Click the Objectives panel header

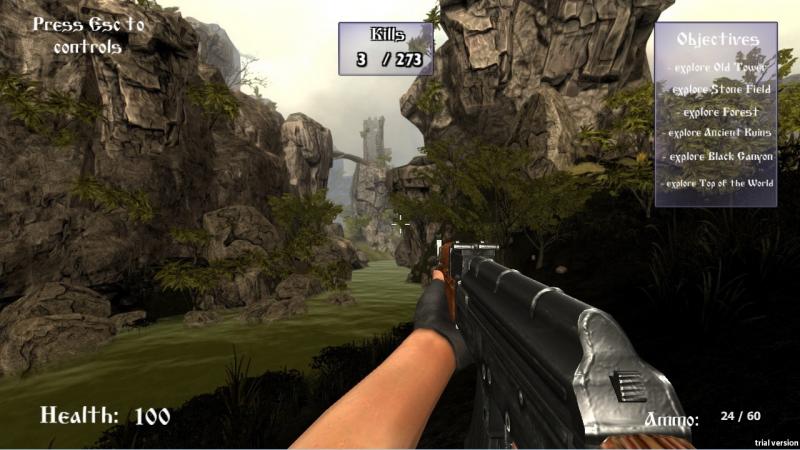point(717,39)
